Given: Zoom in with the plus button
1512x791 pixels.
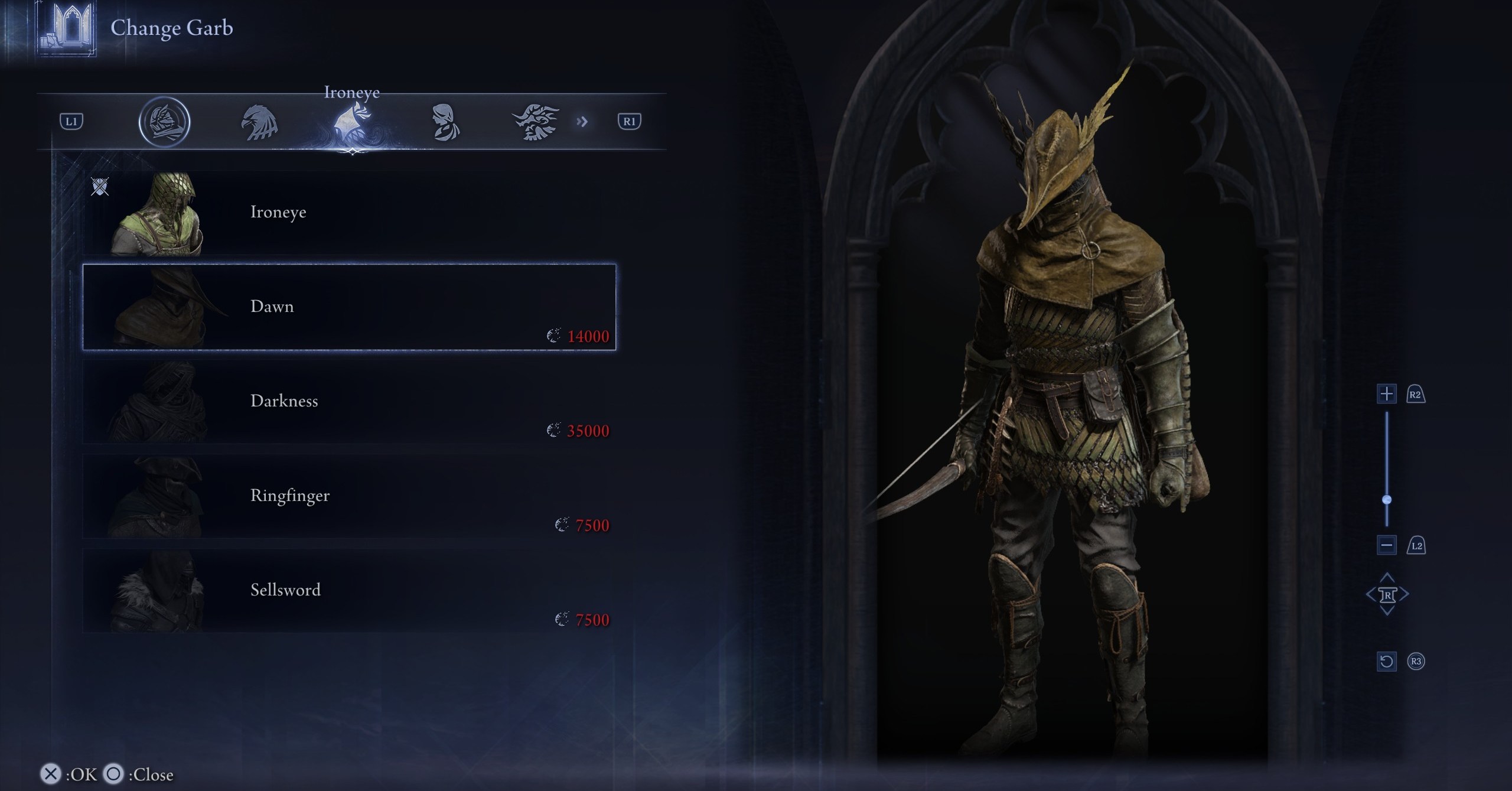Looking at the screenshot, I should pyautogui.click(x=1386, y=394).
